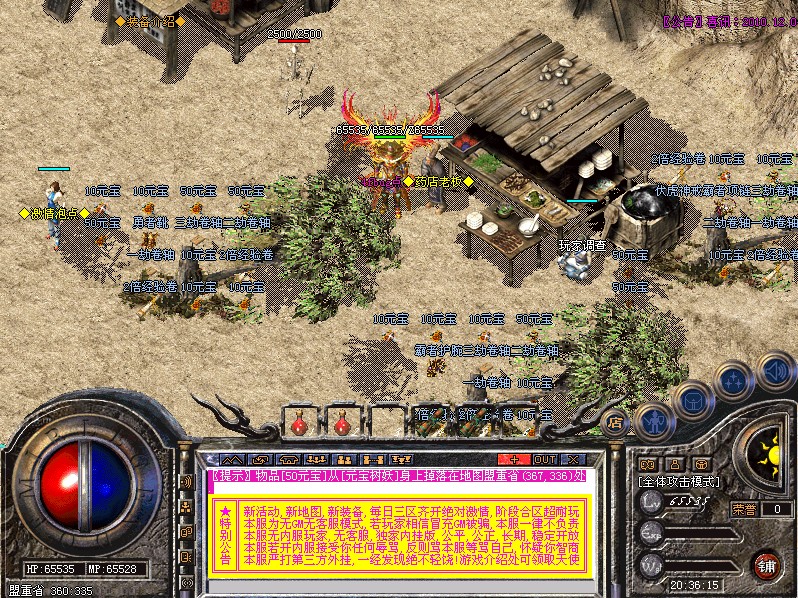Image resolution: width=798 pixels, height=598 pixels.
Task: Open the 店 shop button
Action: click(615, 419)
